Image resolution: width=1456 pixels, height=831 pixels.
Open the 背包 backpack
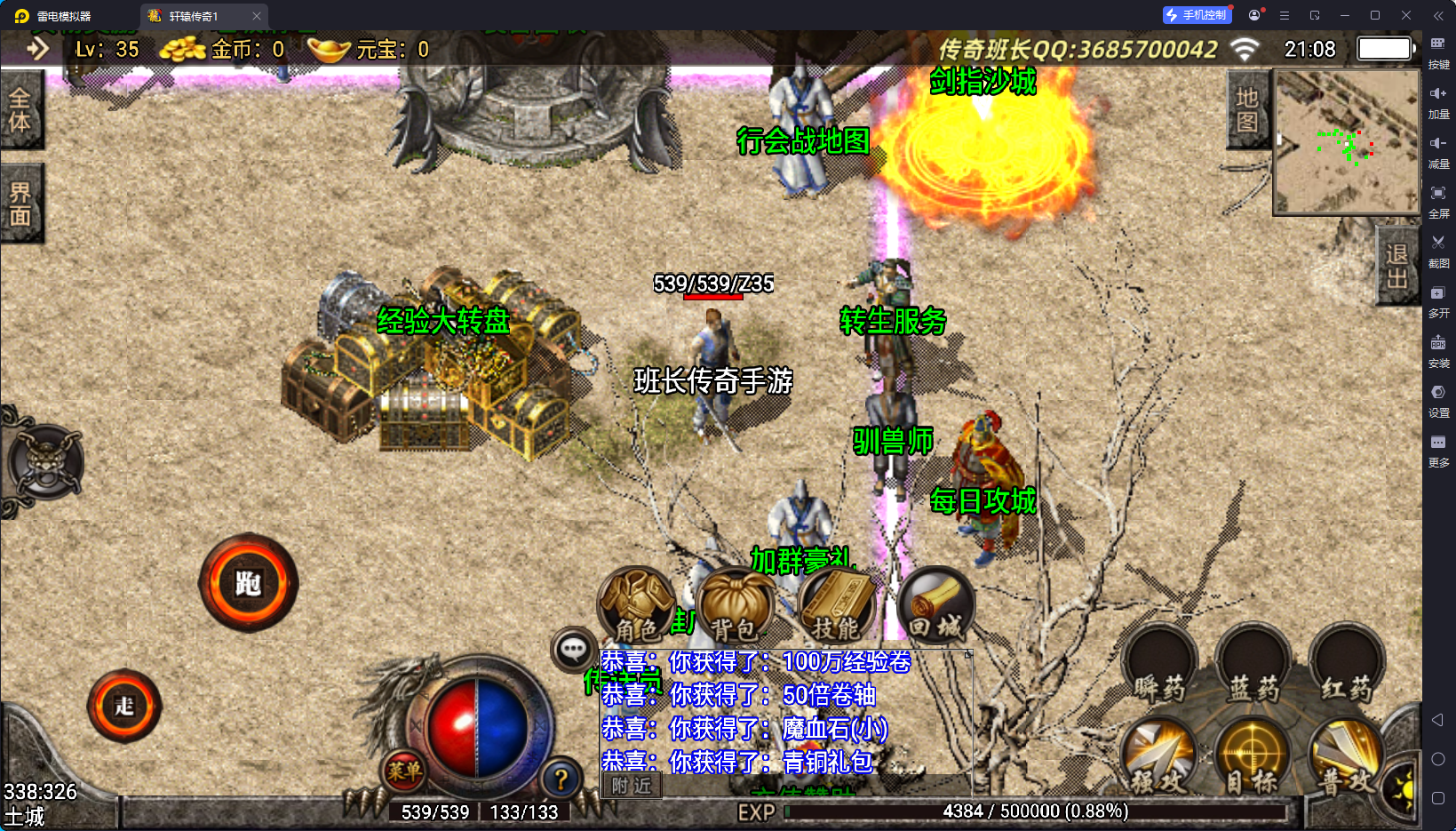pos(735,605)
